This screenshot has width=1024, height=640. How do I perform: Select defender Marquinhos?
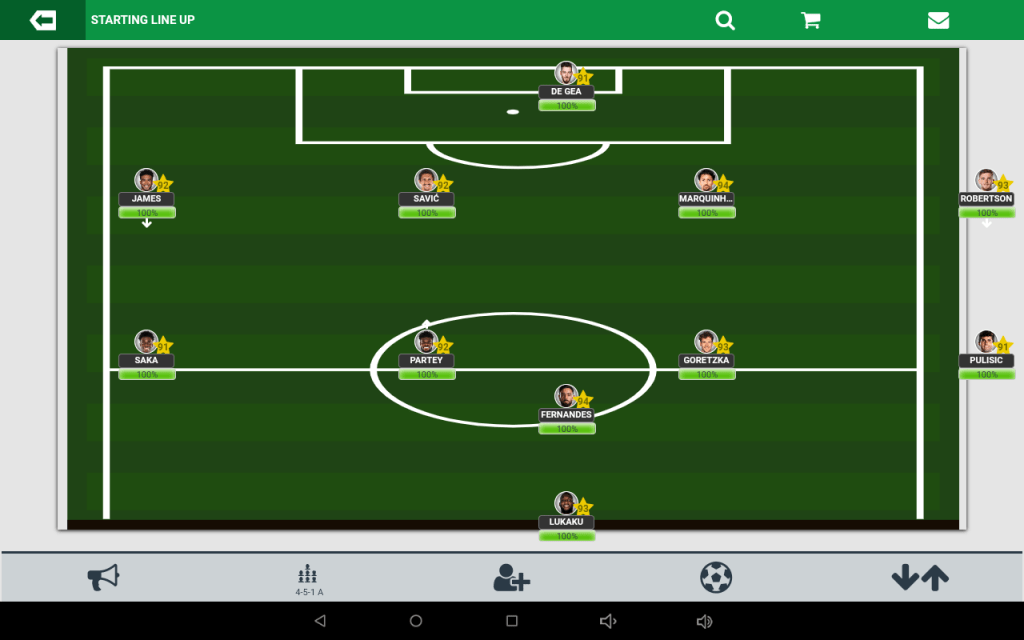(x=707, y=183)
